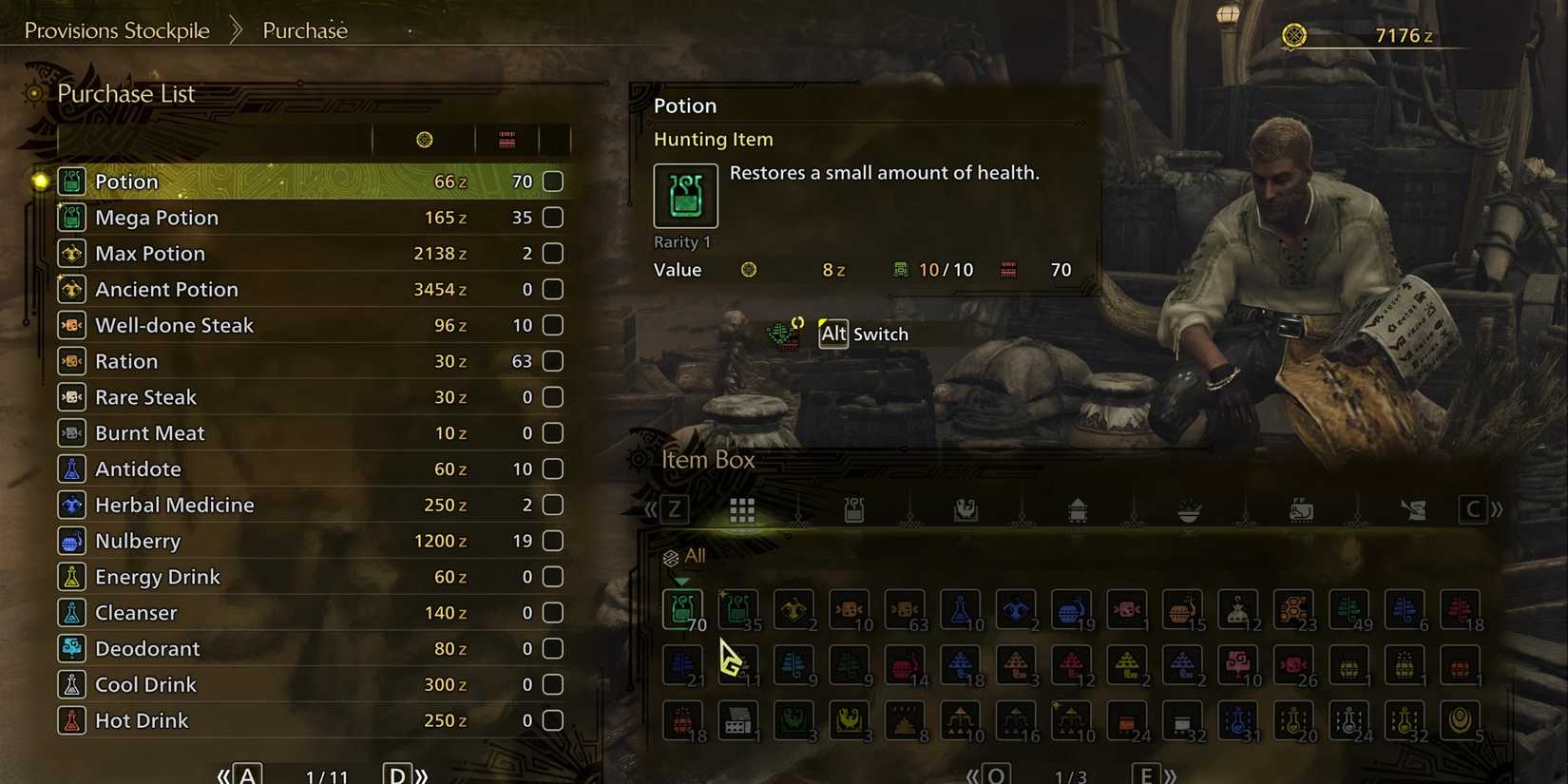Check the Mega Potion purchase checkbox

click(x=552, y=217)
